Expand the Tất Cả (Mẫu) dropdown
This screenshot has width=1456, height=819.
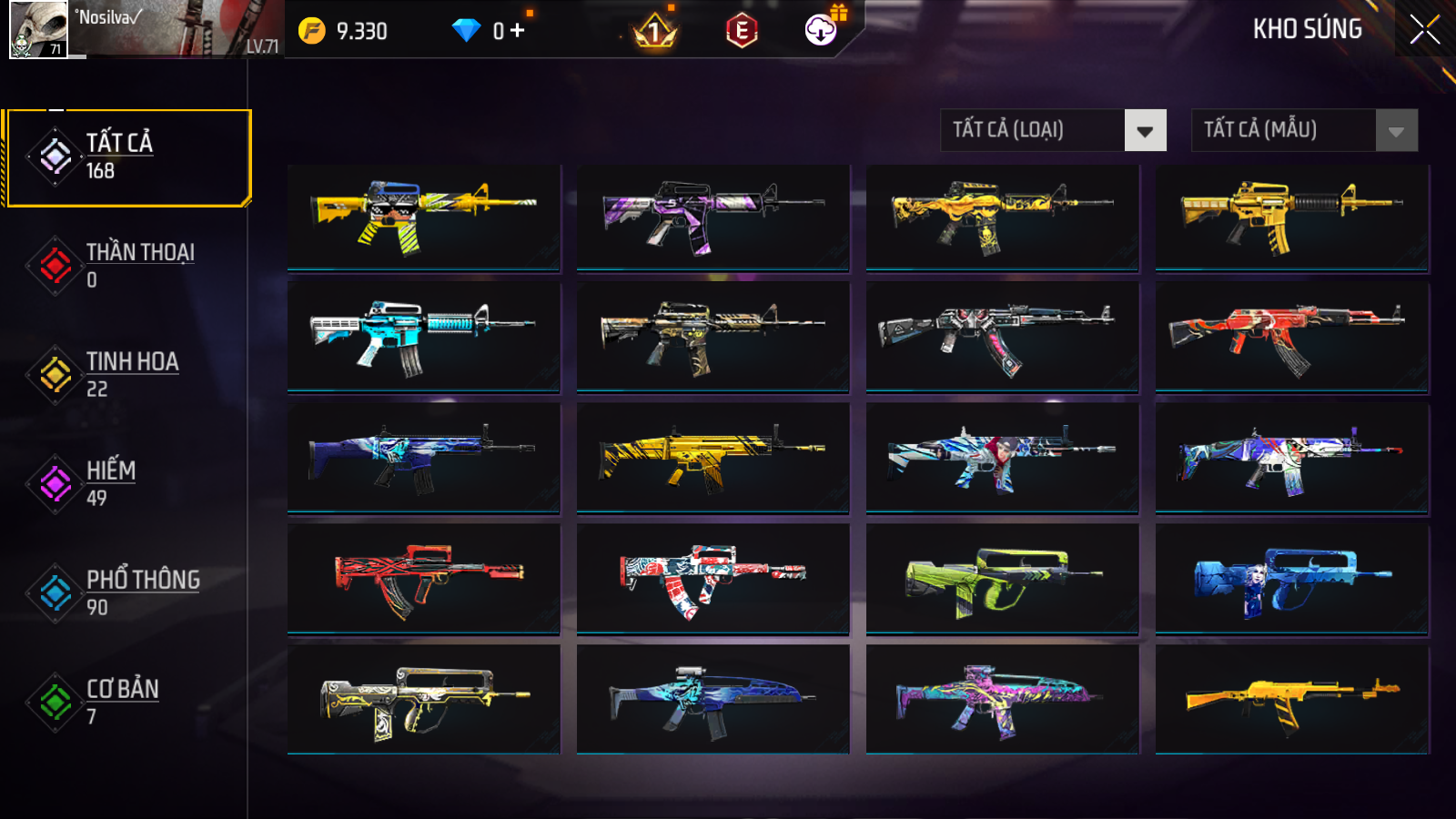1304,130
